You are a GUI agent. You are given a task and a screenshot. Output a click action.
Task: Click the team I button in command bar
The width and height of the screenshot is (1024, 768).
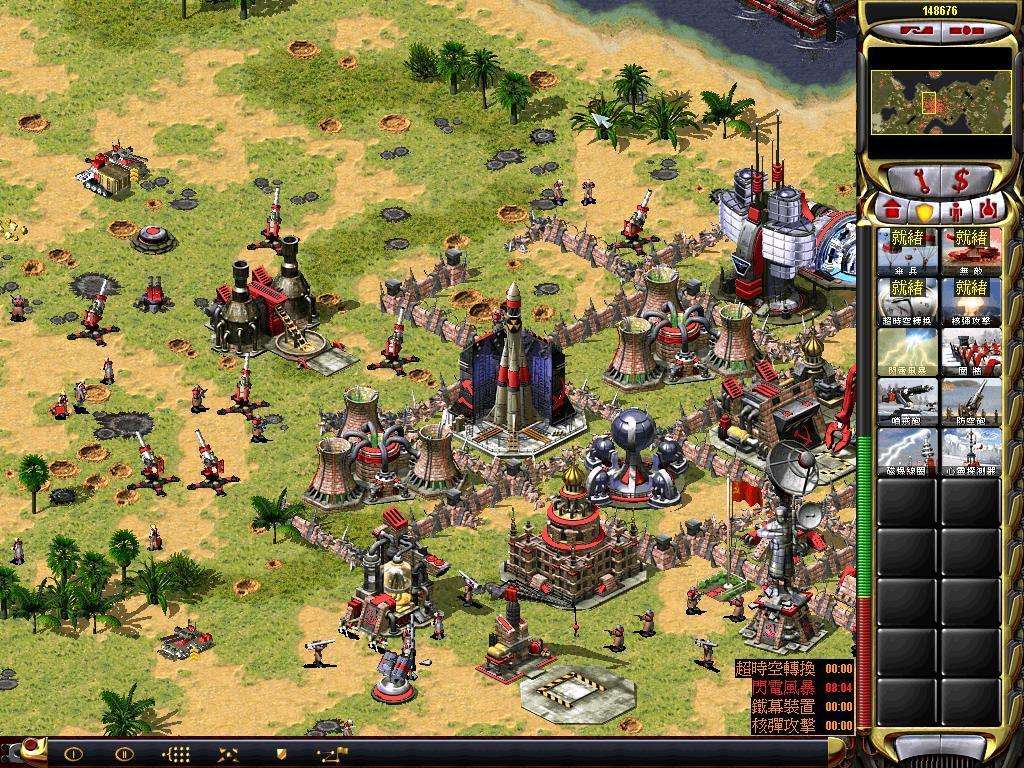click(x=73, y=754)
